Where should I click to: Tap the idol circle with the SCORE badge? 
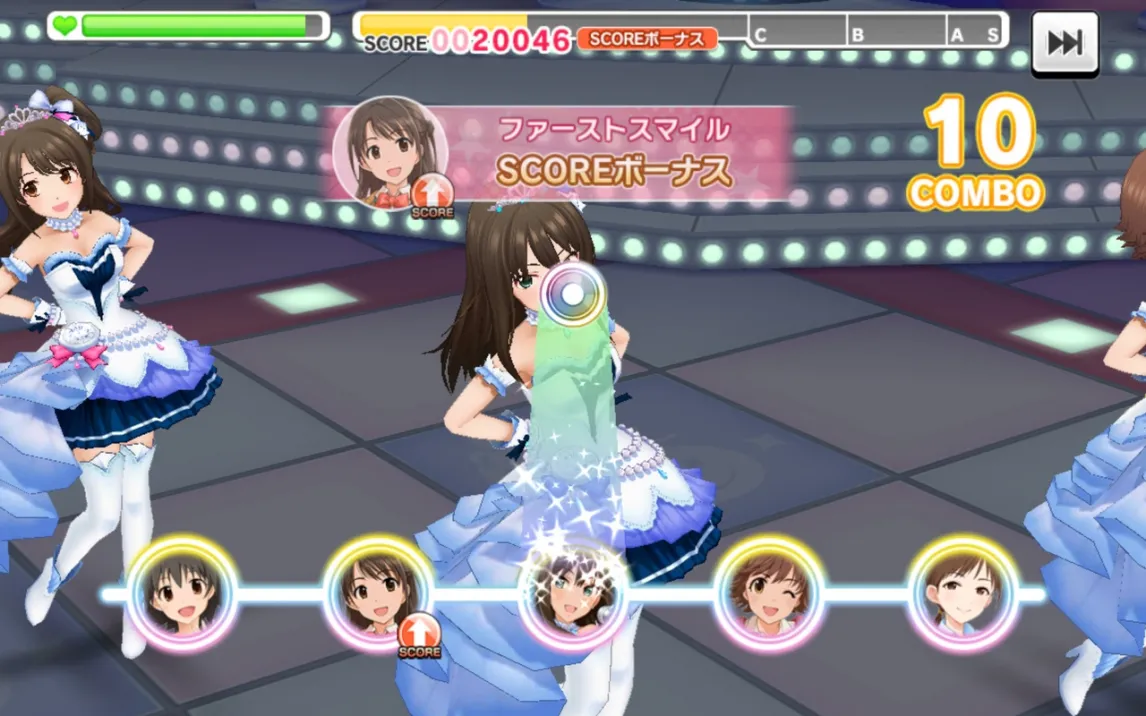coord(378,592)
